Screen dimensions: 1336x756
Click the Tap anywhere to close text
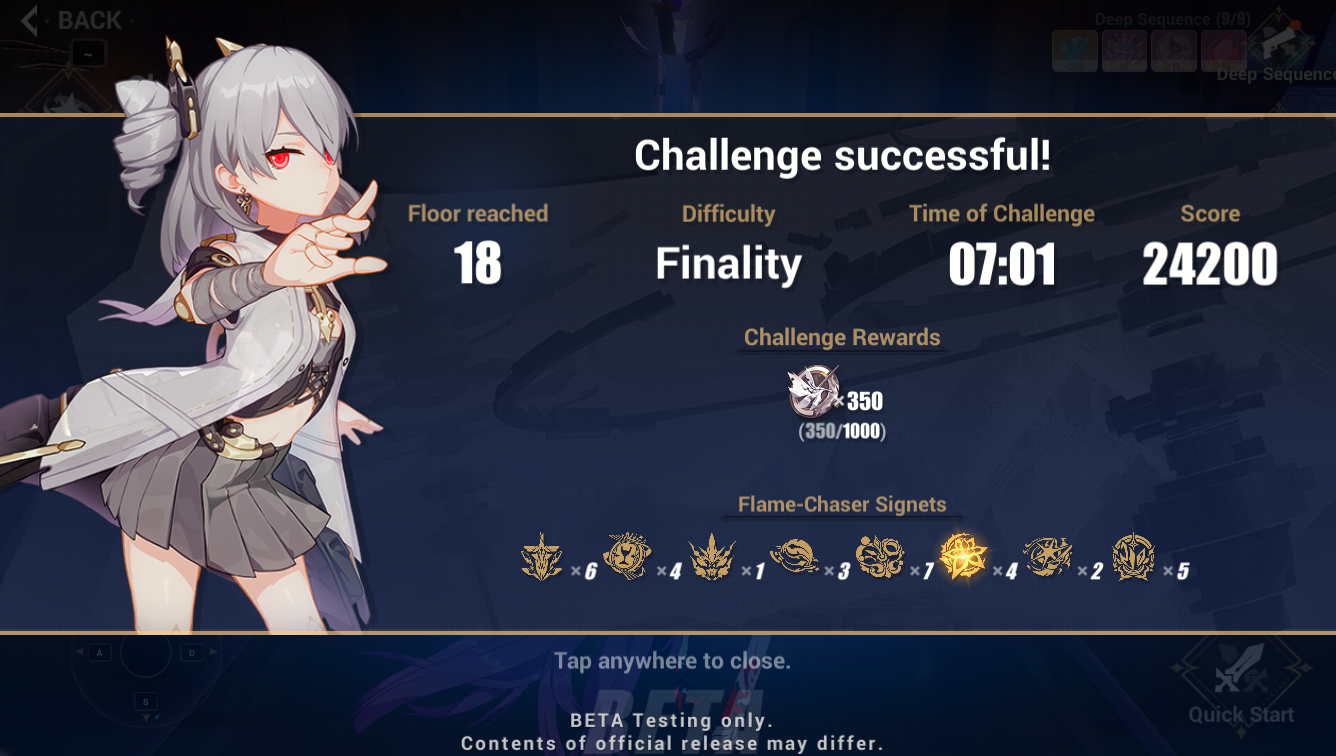click(x=670, y=661)
